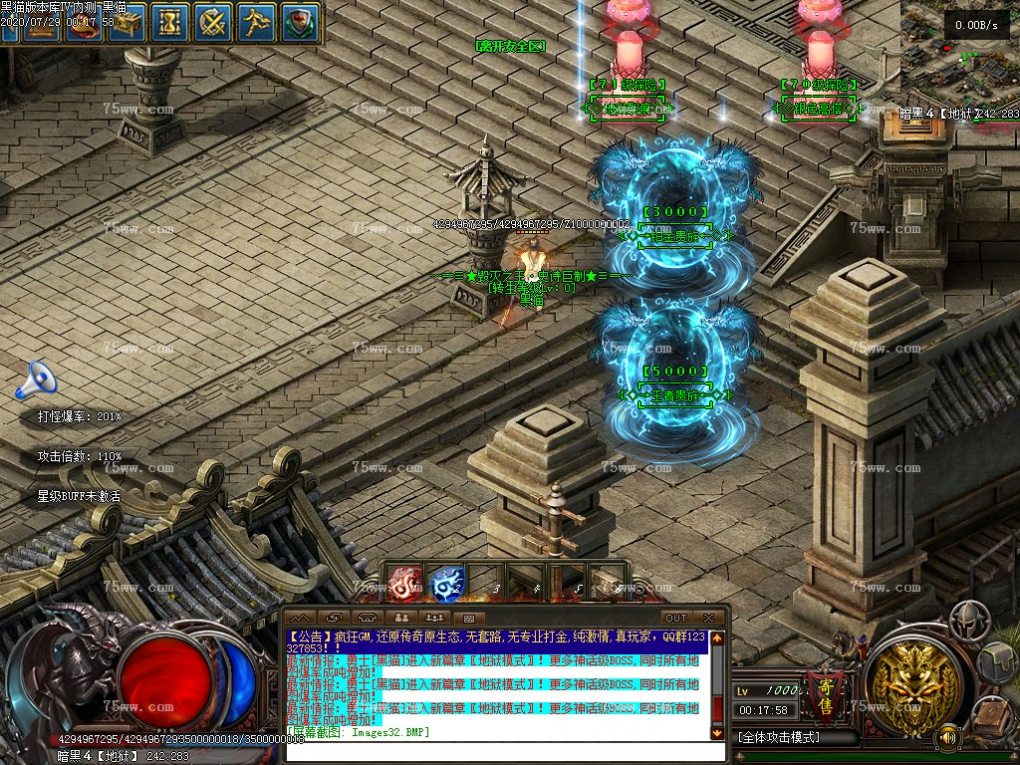The width and height of the screenshot is (1020, 765).
Task: Open character equipment via helmet icon
Action: (x=968, y=620)
